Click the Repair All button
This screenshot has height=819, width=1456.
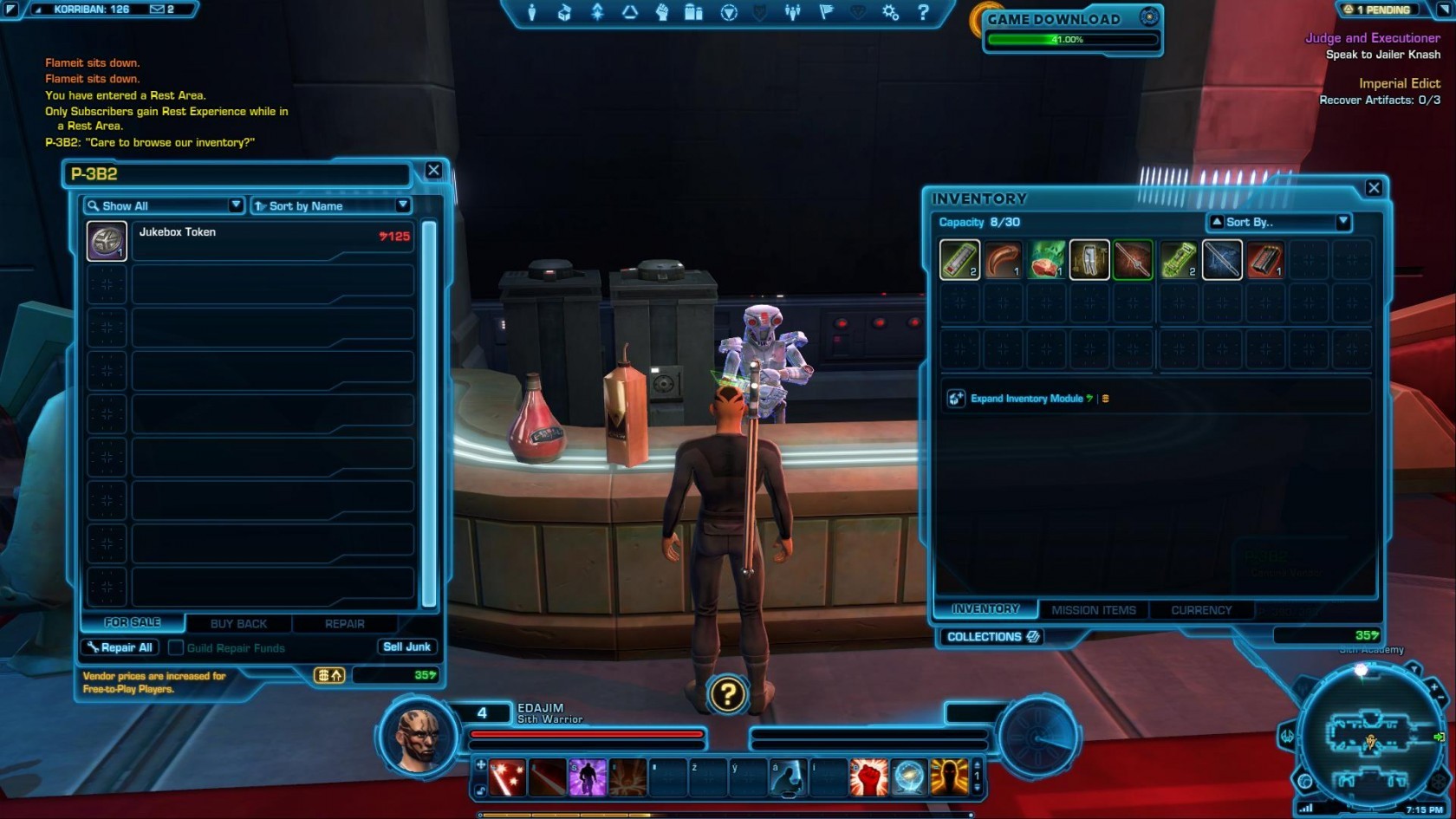[x=120, y=647]
